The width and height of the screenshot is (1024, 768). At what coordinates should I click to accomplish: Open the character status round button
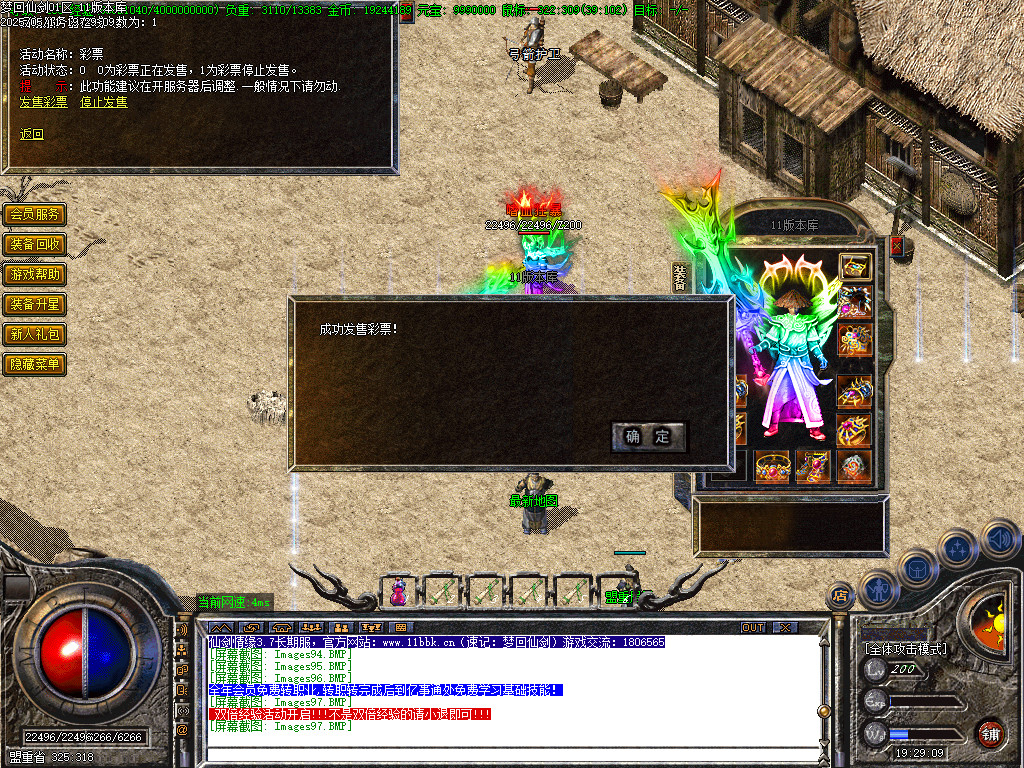pos(878,589)
